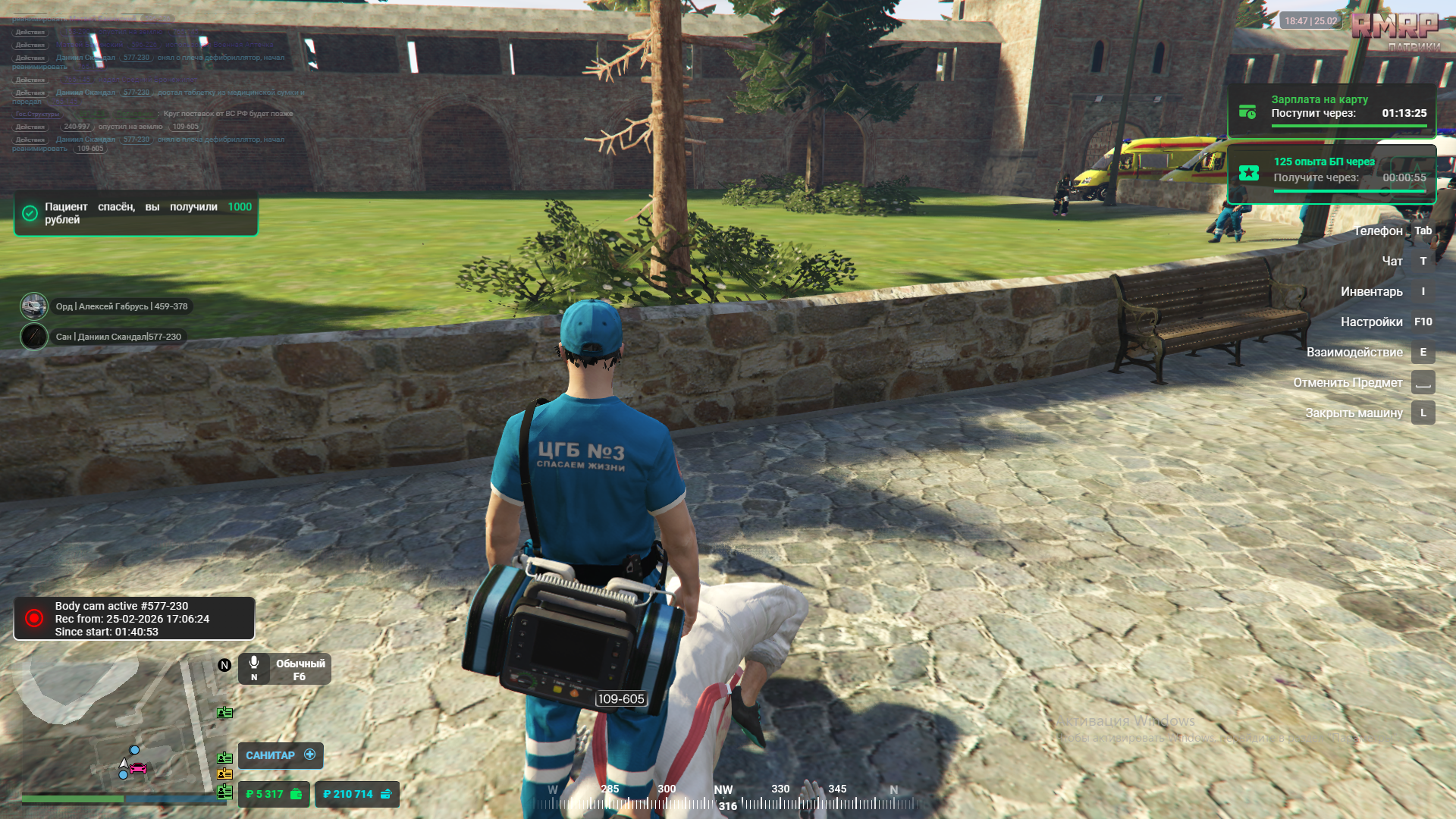Screen dimensions: 1456x819
Task: Open the 125 battle pass XP panel
Action: pos(1332,174)
